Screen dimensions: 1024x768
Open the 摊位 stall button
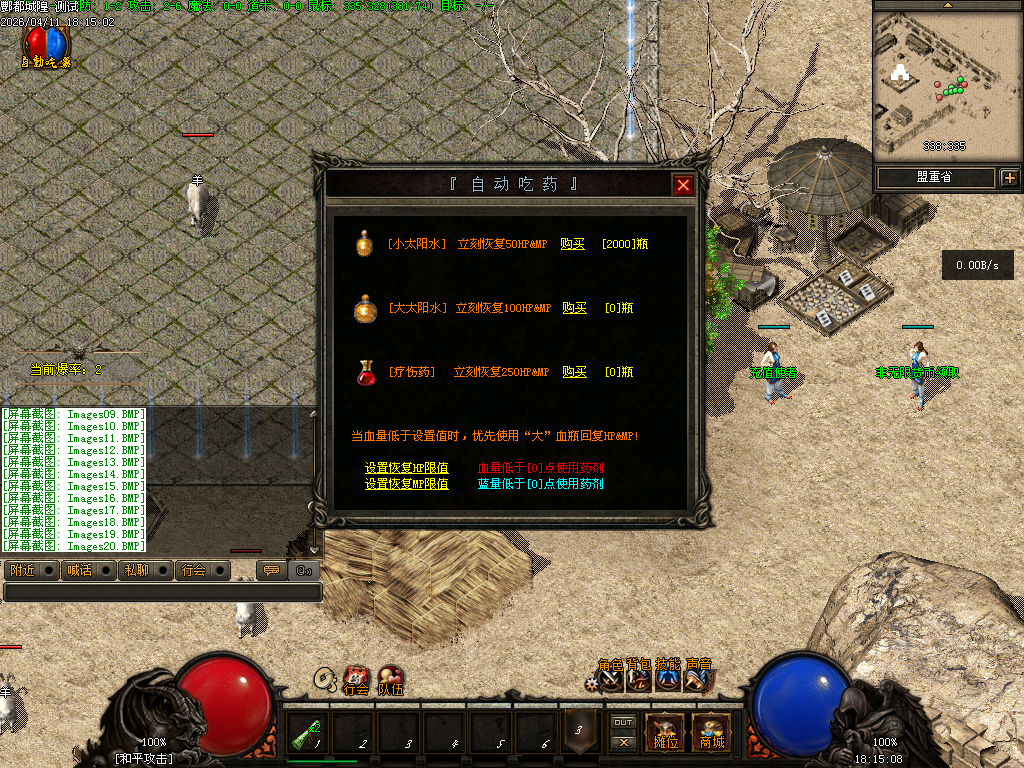coord(665,733)
